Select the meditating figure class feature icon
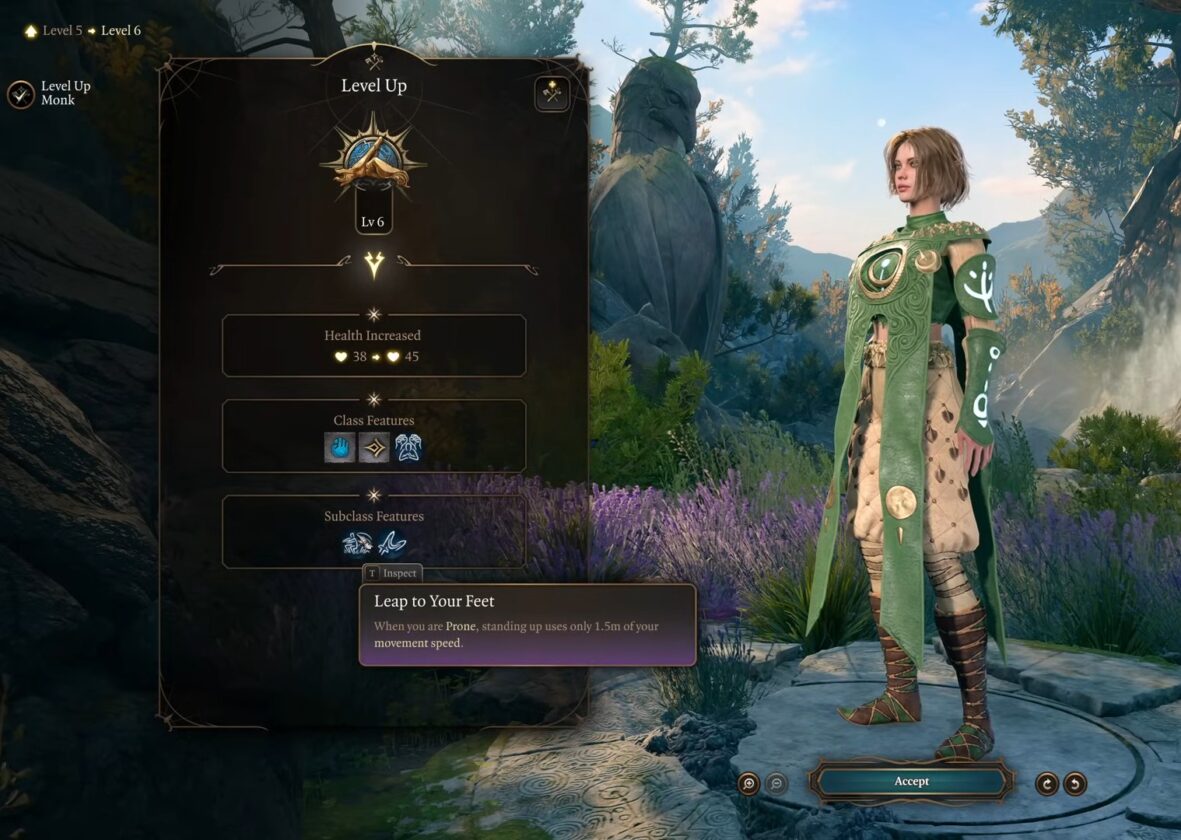Screen dimensions: 1181x840 click(x=408, y=447)
